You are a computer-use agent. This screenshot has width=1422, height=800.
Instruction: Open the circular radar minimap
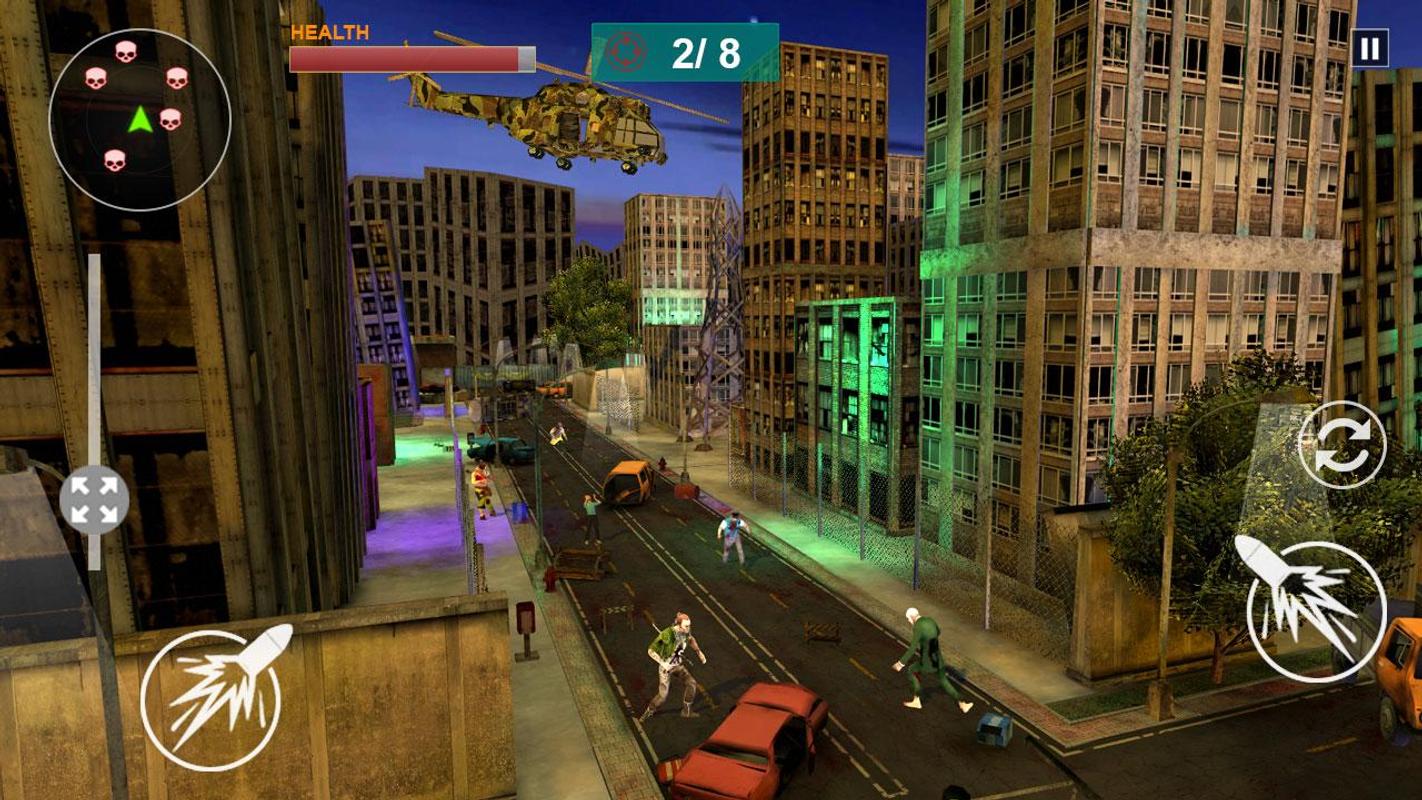click(x=140, y=119)
